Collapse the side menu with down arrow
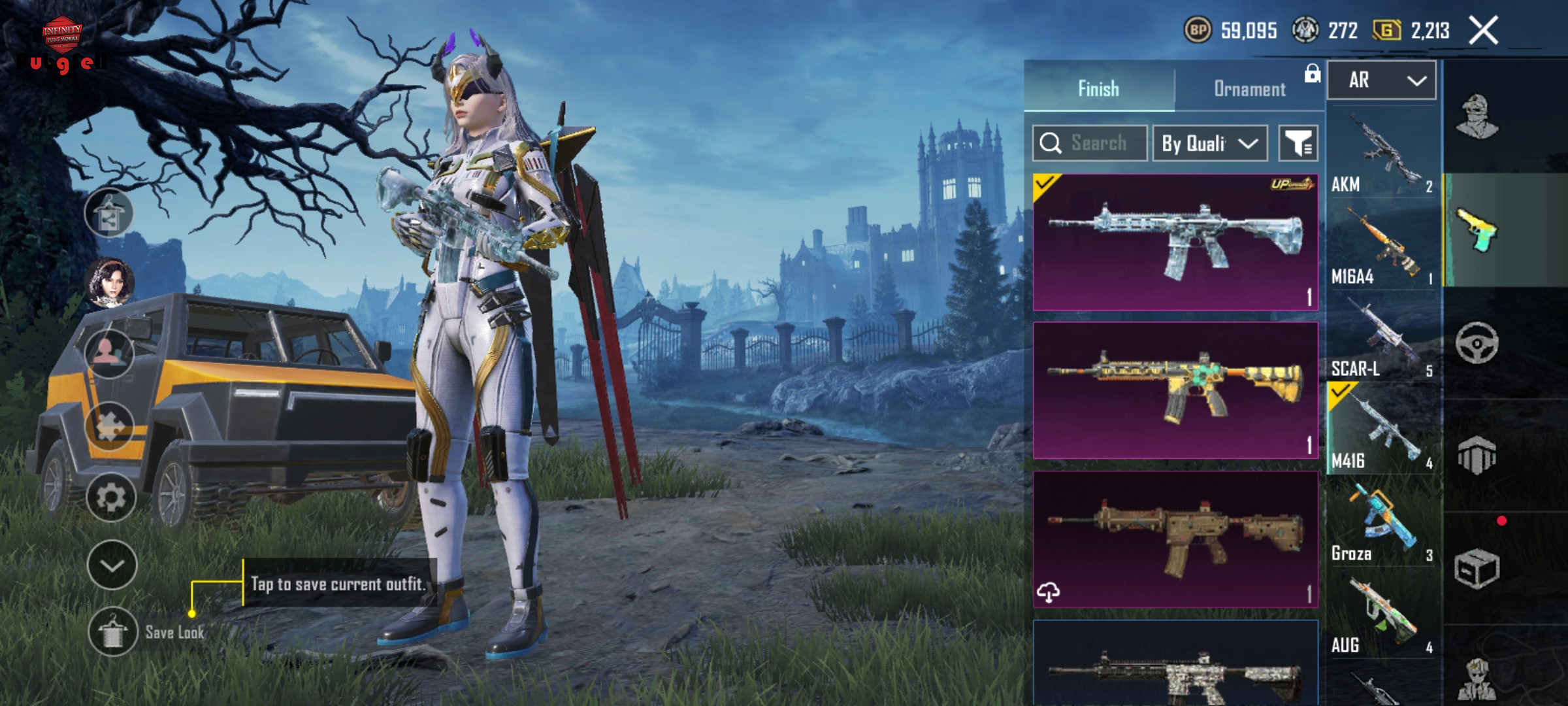This screenshot has height=706, width=1568. [112, 565]
